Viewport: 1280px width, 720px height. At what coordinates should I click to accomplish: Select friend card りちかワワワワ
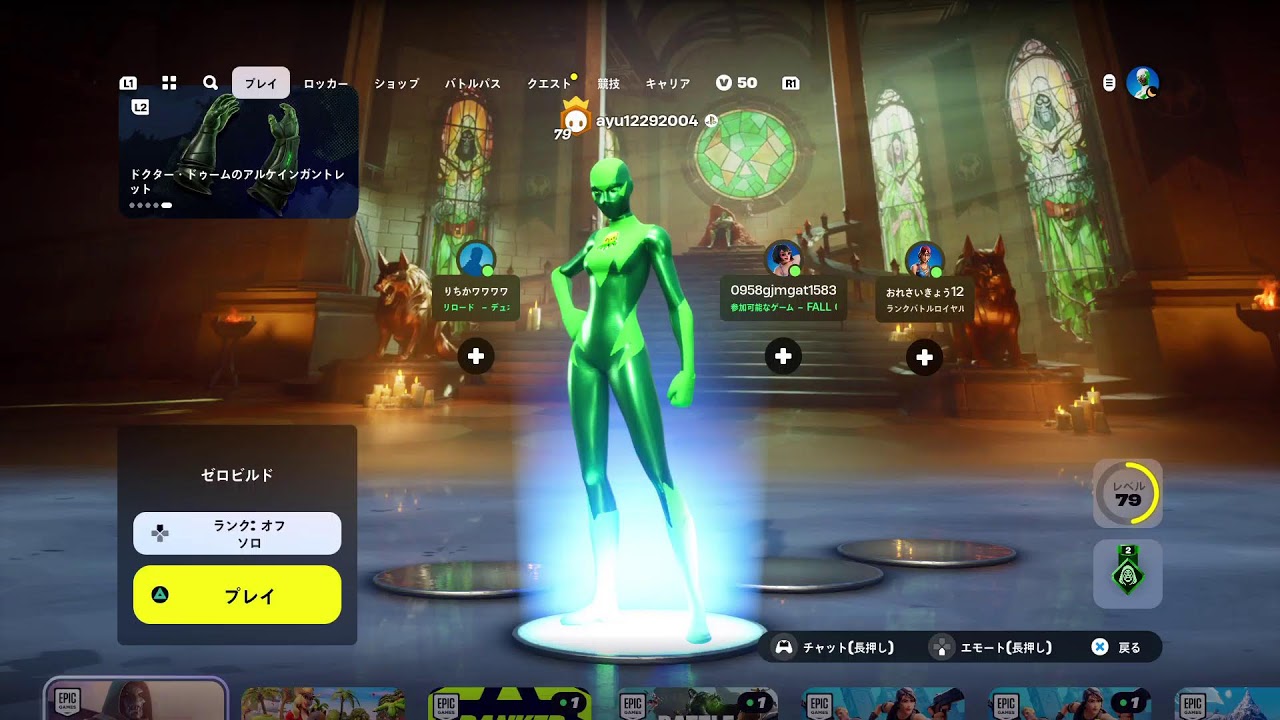tap(477, 298)
